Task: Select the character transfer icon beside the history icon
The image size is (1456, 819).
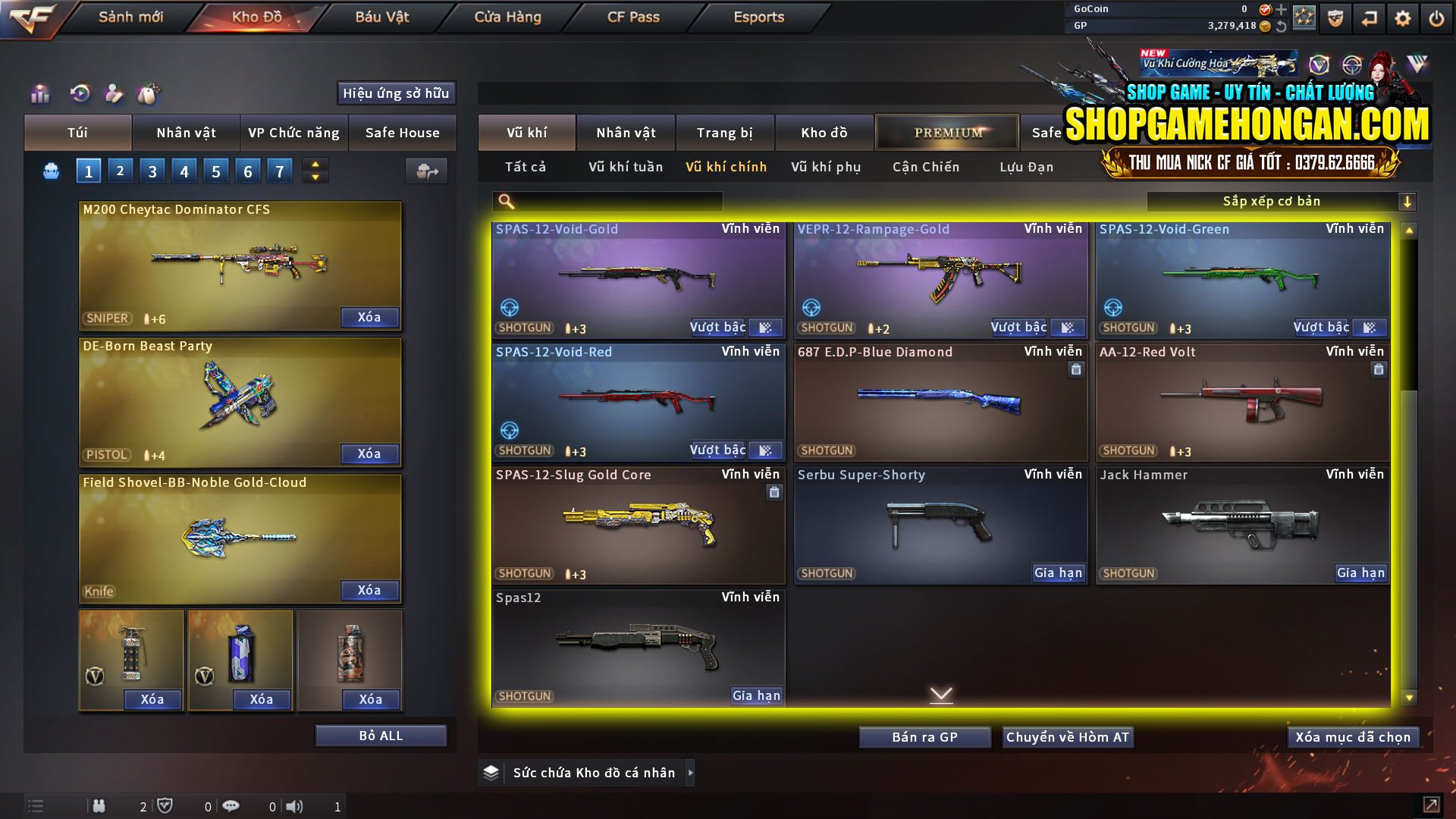Action: (114, 94)
